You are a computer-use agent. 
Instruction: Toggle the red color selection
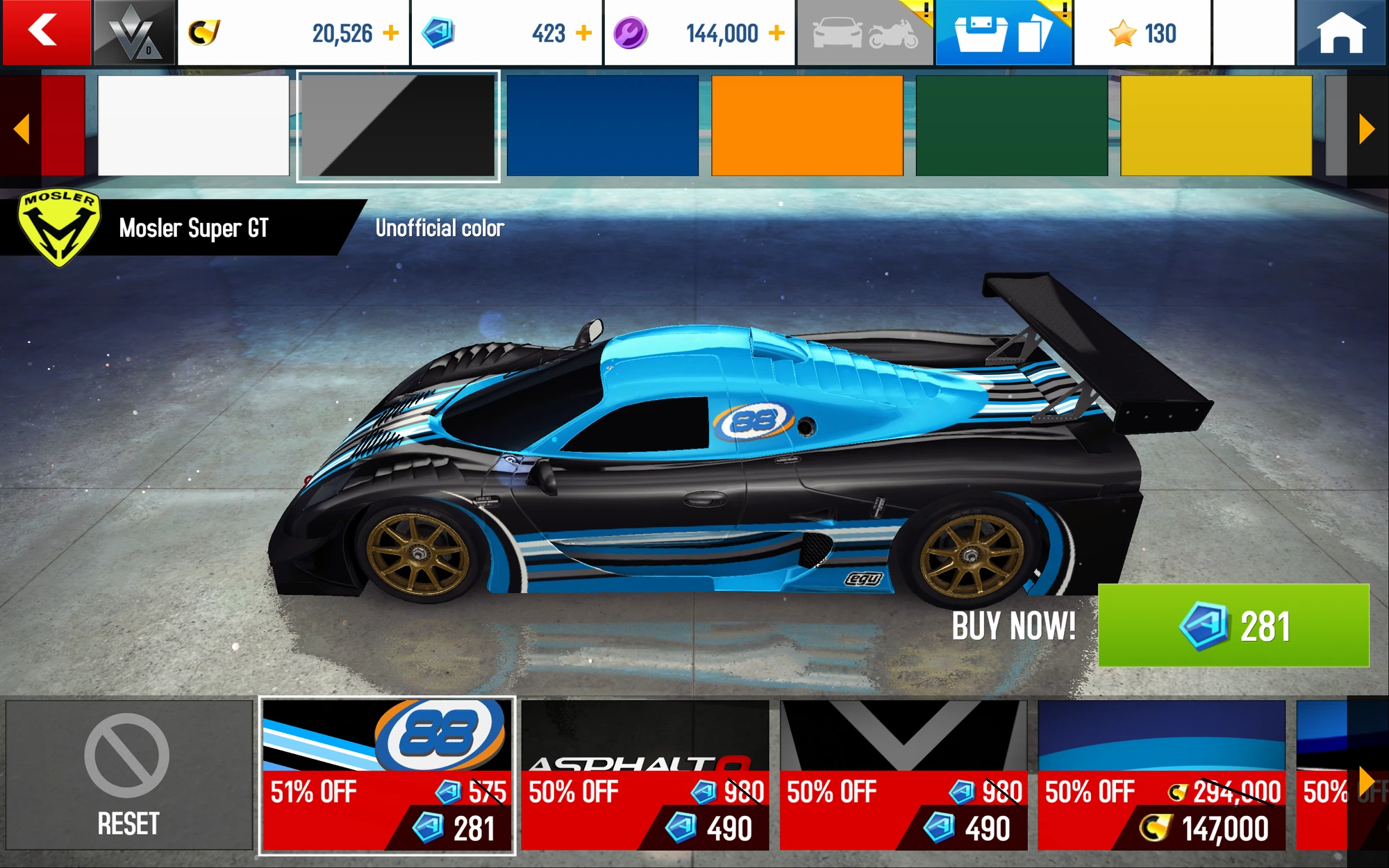[63, 125]
